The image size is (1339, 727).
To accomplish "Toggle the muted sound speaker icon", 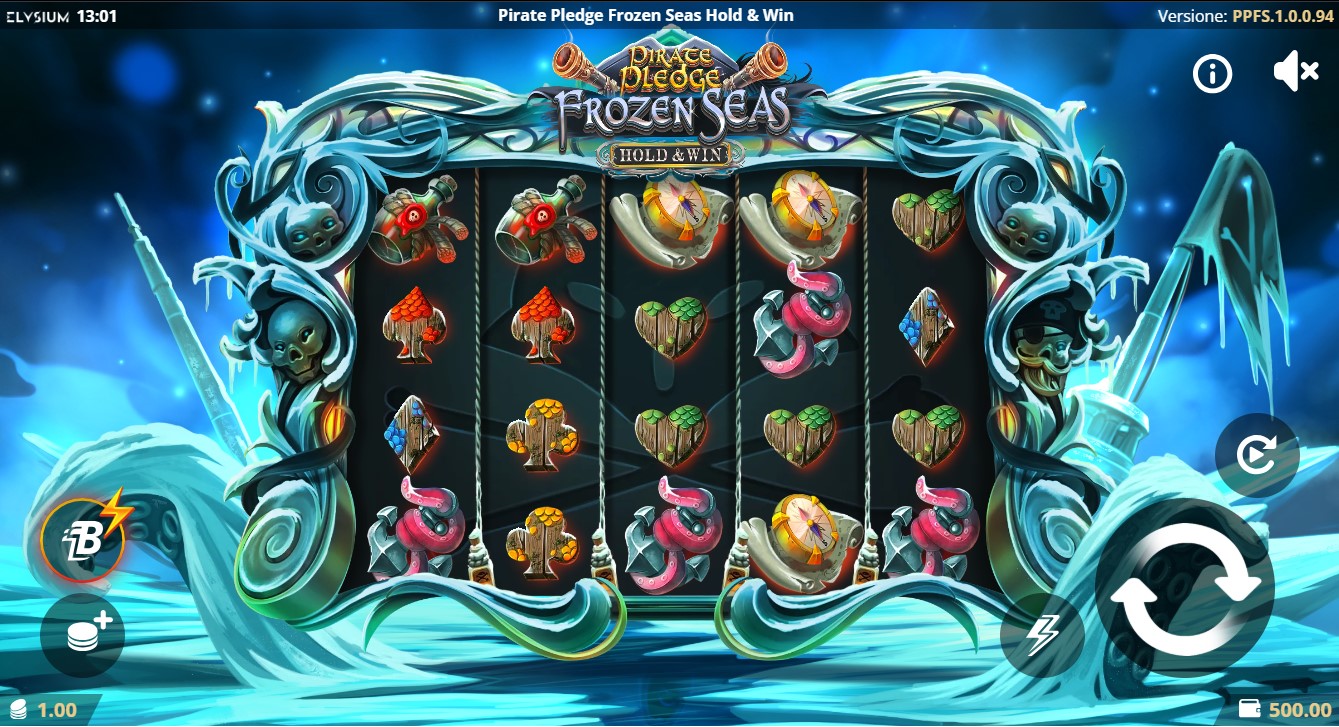I will 1296,72.
